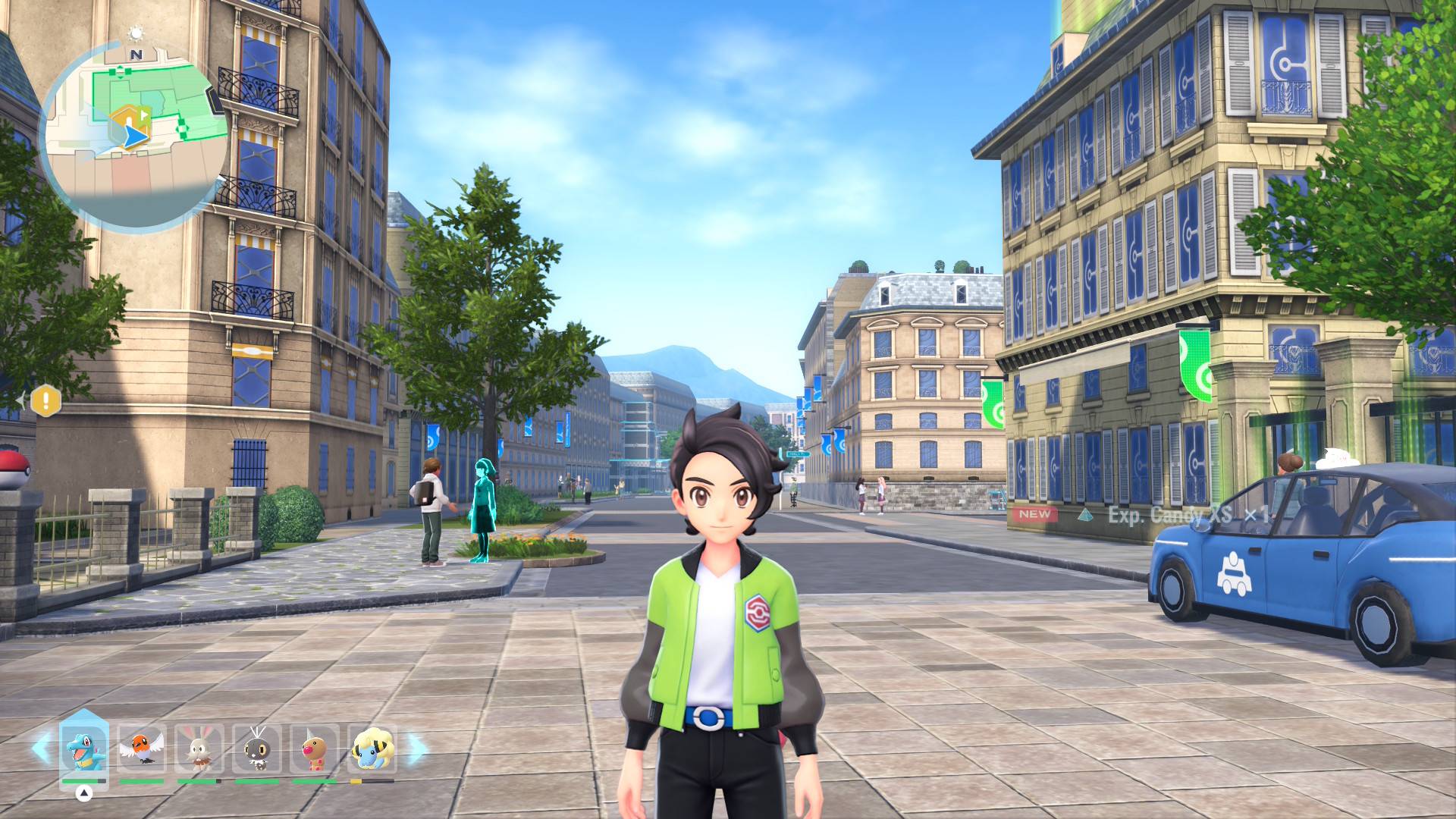Viewport: 1456px width, 819px height.
Task: Choose the Fletchling party slot
Action: pos(142,748)
